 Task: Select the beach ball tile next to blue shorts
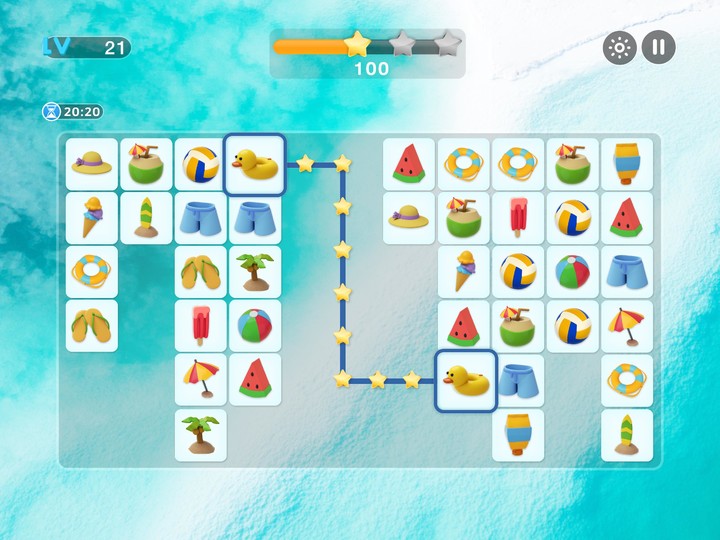[573, 272]
